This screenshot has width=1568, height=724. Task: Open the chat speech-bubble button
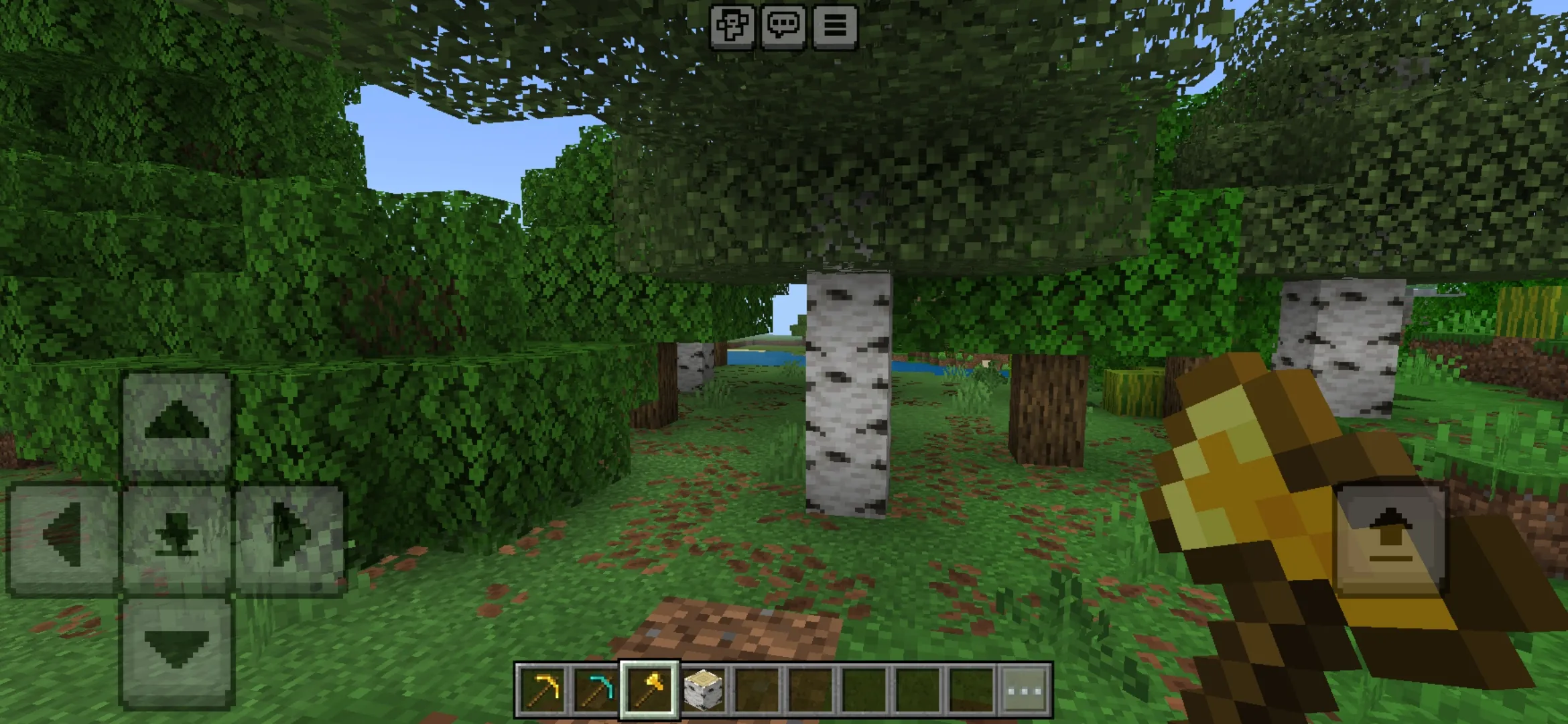[x=783, y=26]
